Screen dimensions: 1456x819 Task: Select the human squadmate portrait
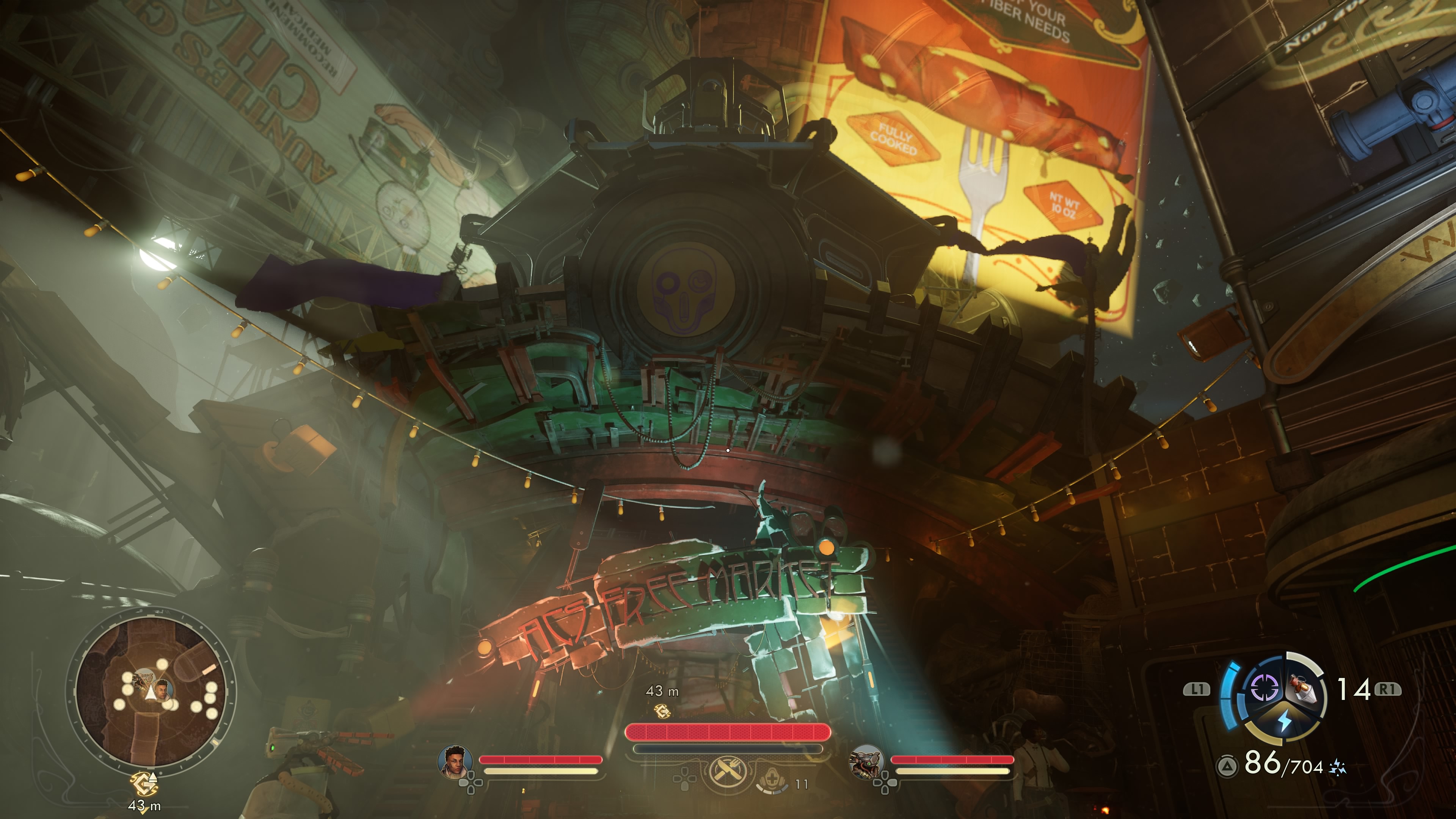point(455,761)
